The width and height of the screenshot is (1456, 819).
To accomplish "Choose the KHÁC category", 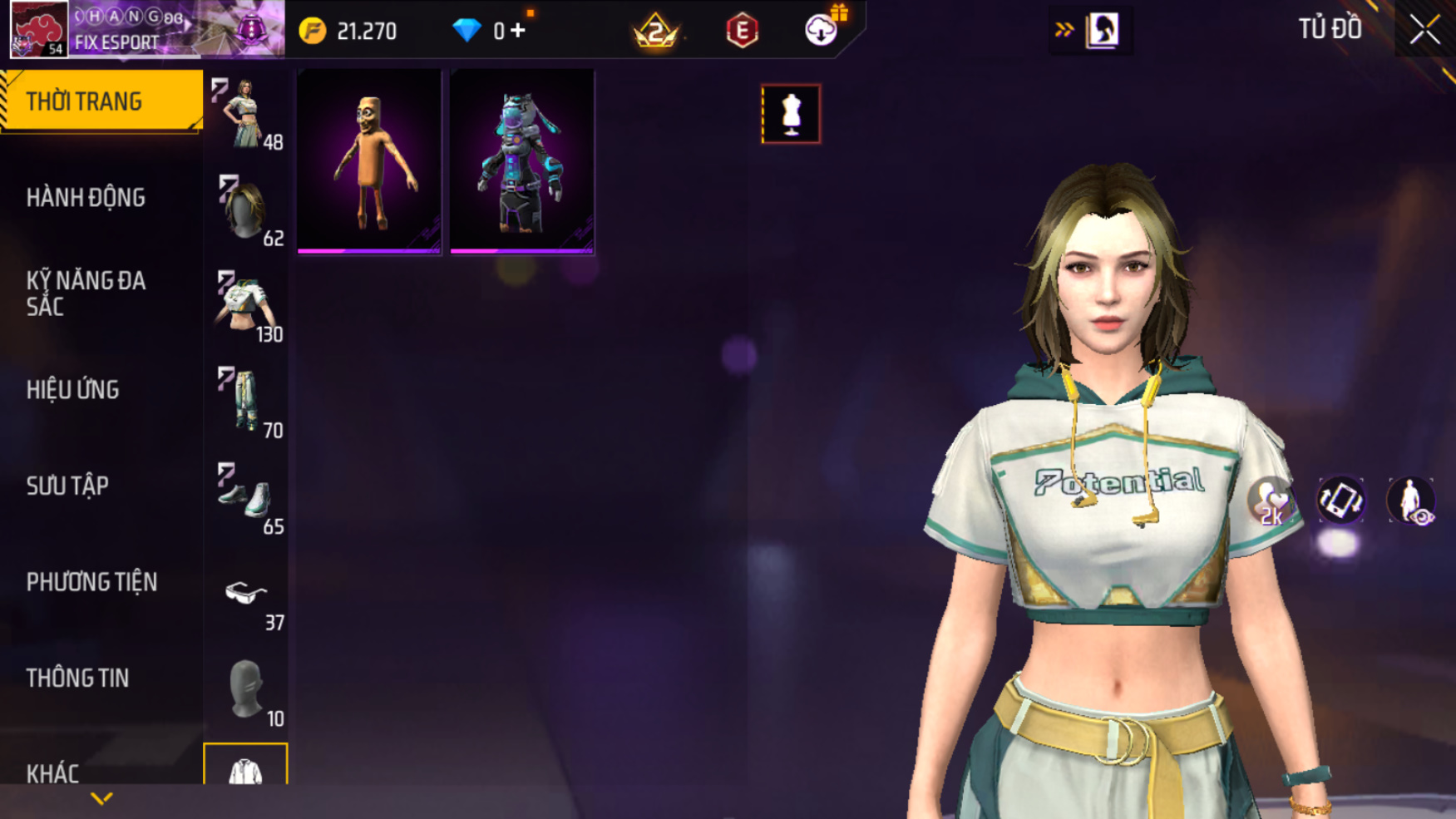I will click(52, 774).
